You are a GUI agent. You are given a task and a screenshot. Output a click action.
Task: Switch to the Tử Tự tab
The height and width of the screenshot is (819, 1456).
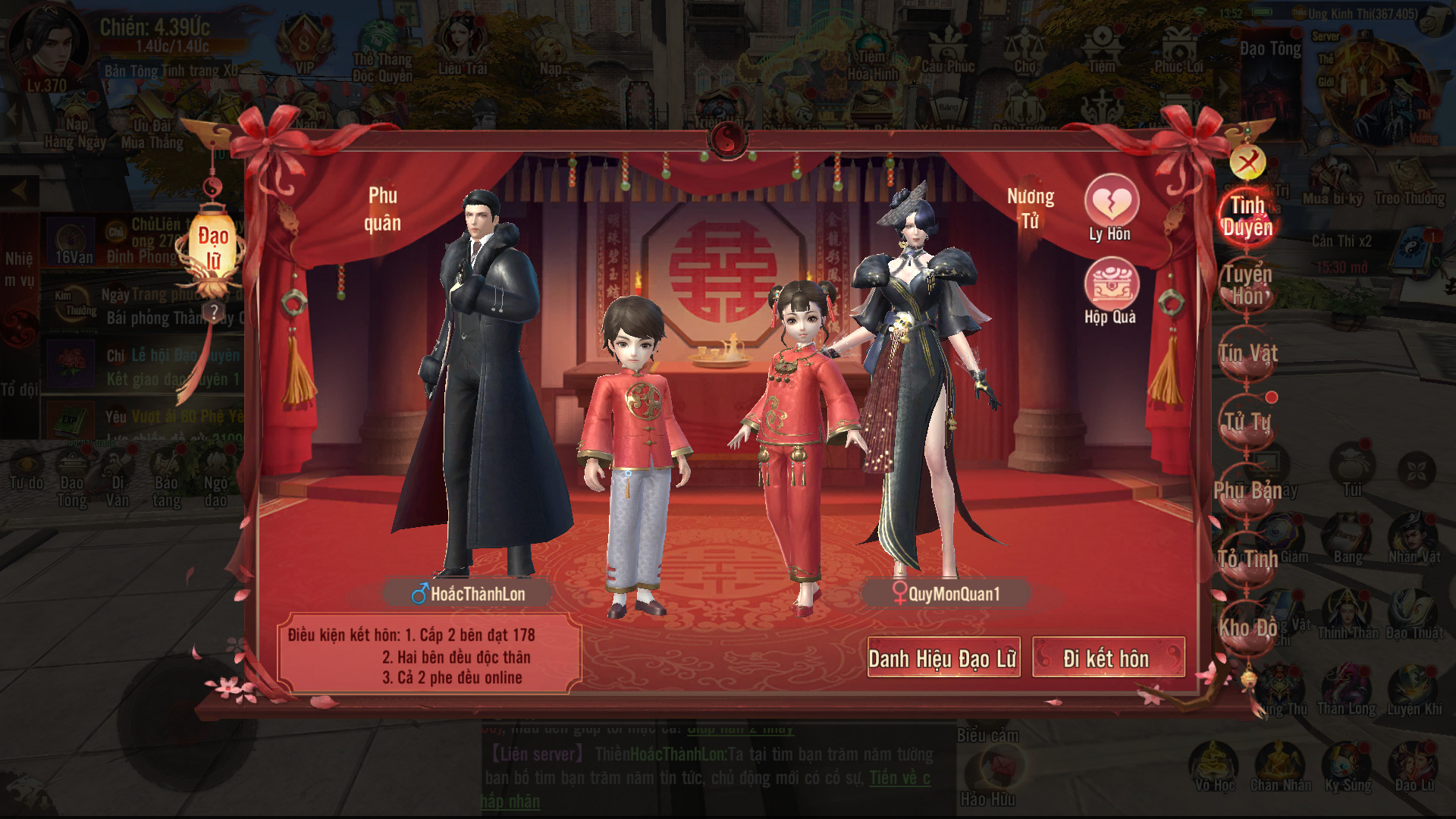click(x=1247, y=422)
